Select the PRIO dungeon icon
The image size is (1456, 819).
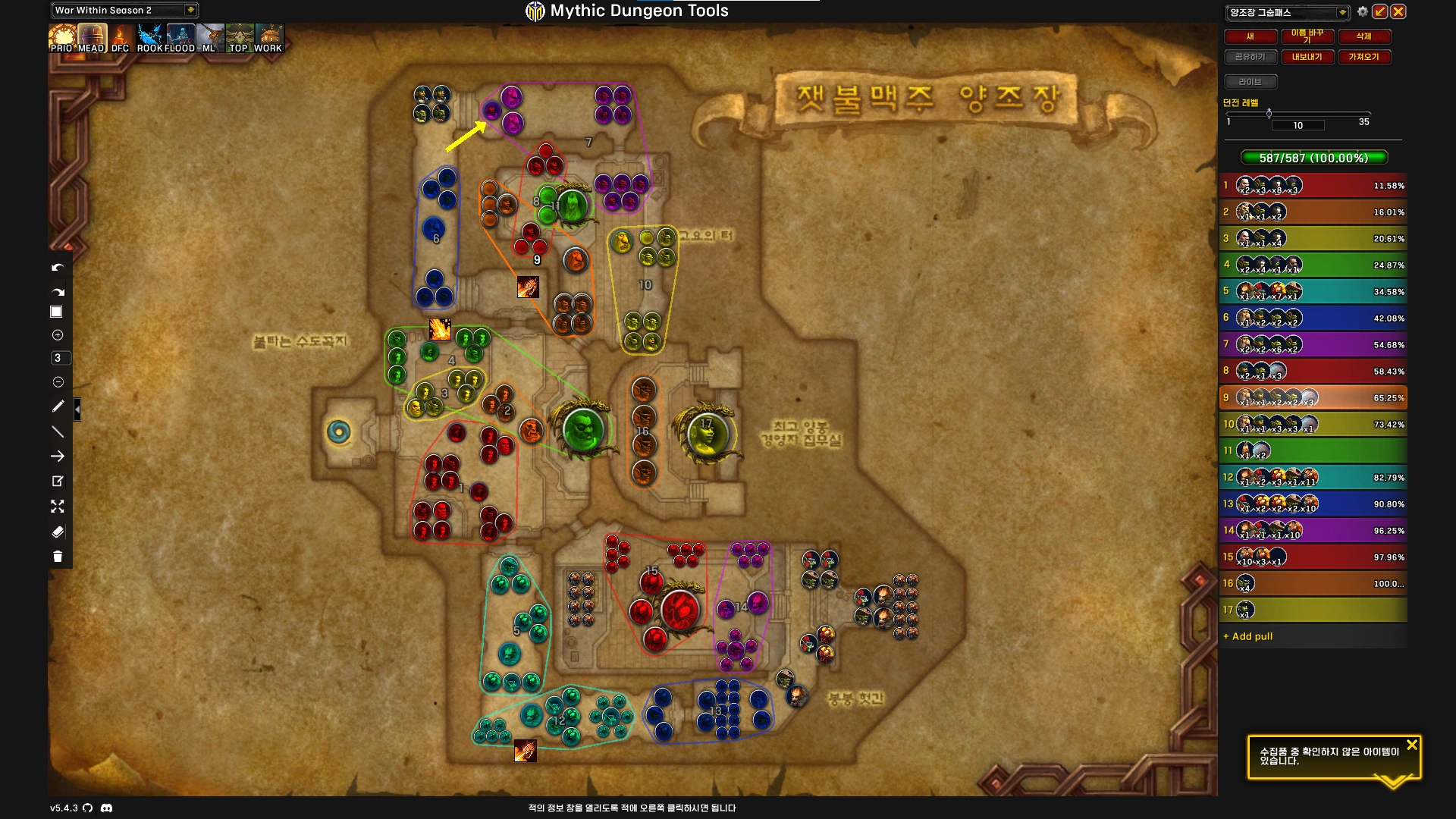click(x=61, y=38)
